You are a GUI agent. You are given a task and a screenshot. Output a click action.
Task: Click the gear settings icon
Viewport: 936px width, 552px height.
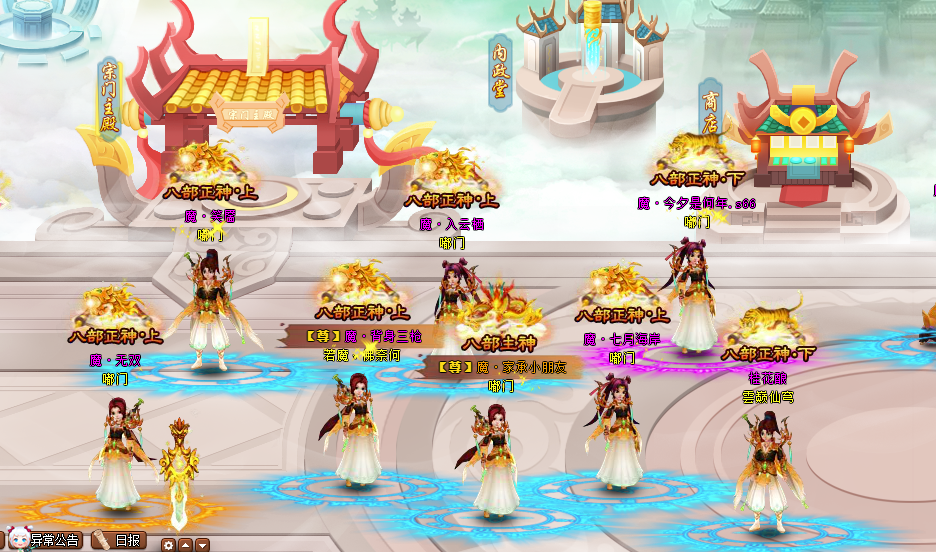(x=169, y=545)
